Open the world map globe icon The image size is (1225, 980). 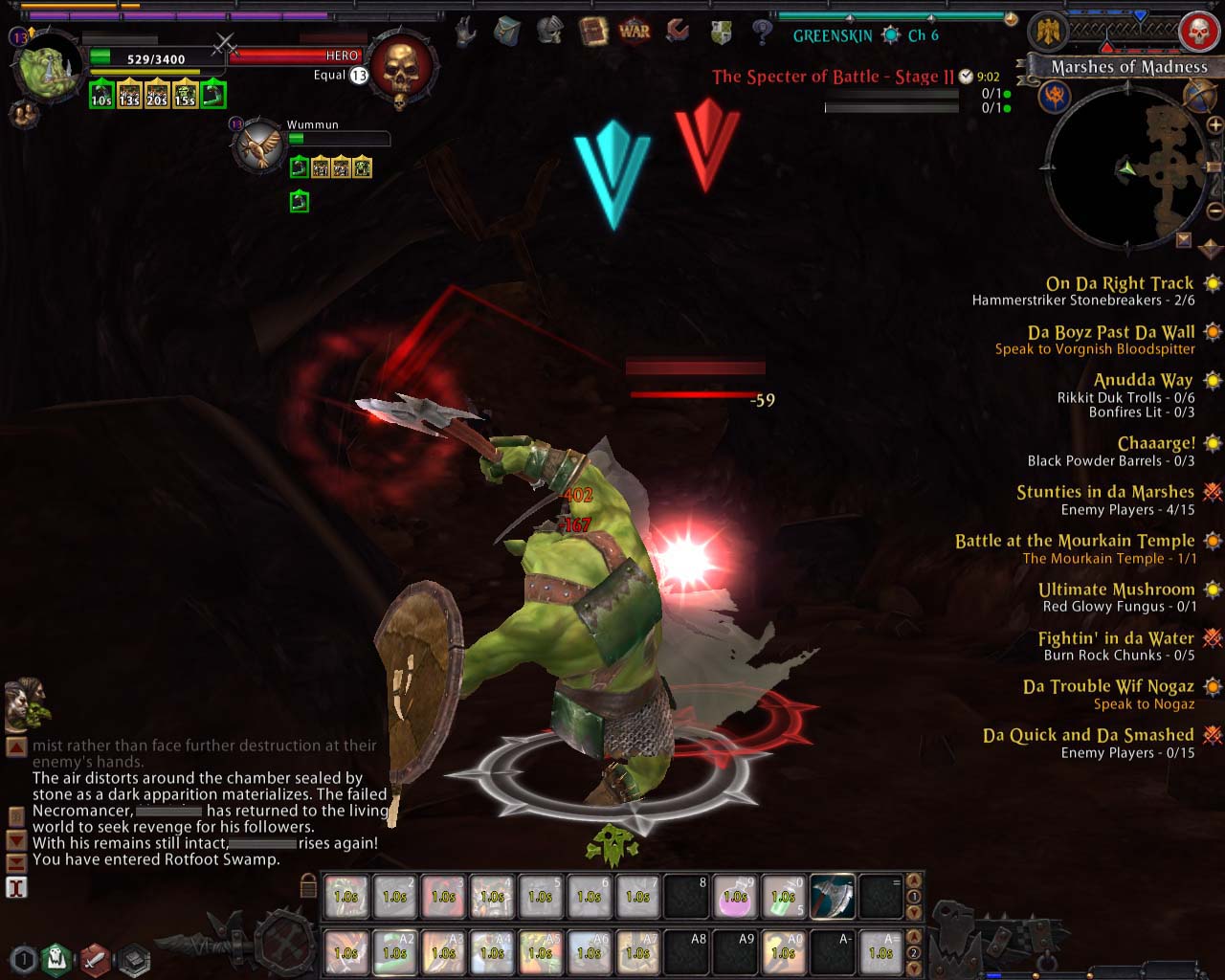click(1198, 96)
